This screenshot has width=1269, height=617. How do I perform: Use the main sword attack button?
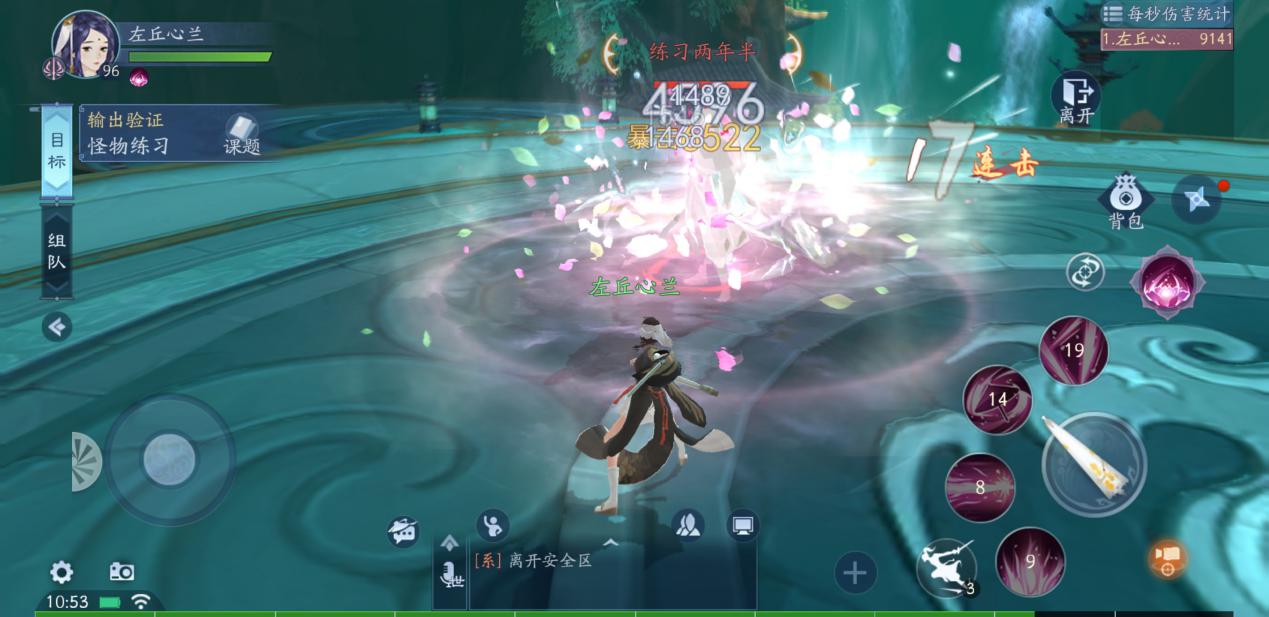(1093, 464)
